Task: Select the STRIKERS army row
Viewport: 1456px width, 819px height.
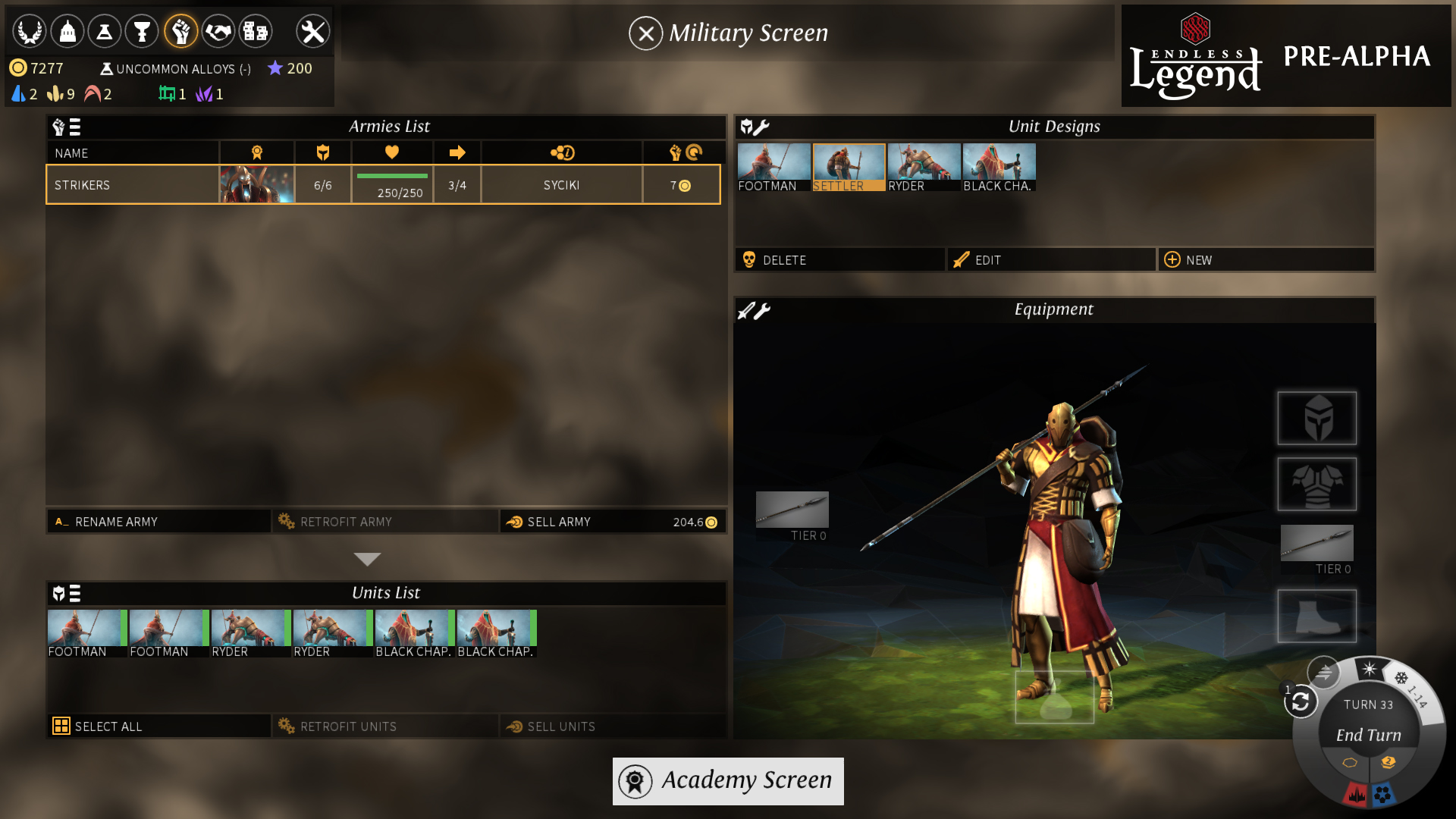Action: [133, 184]
